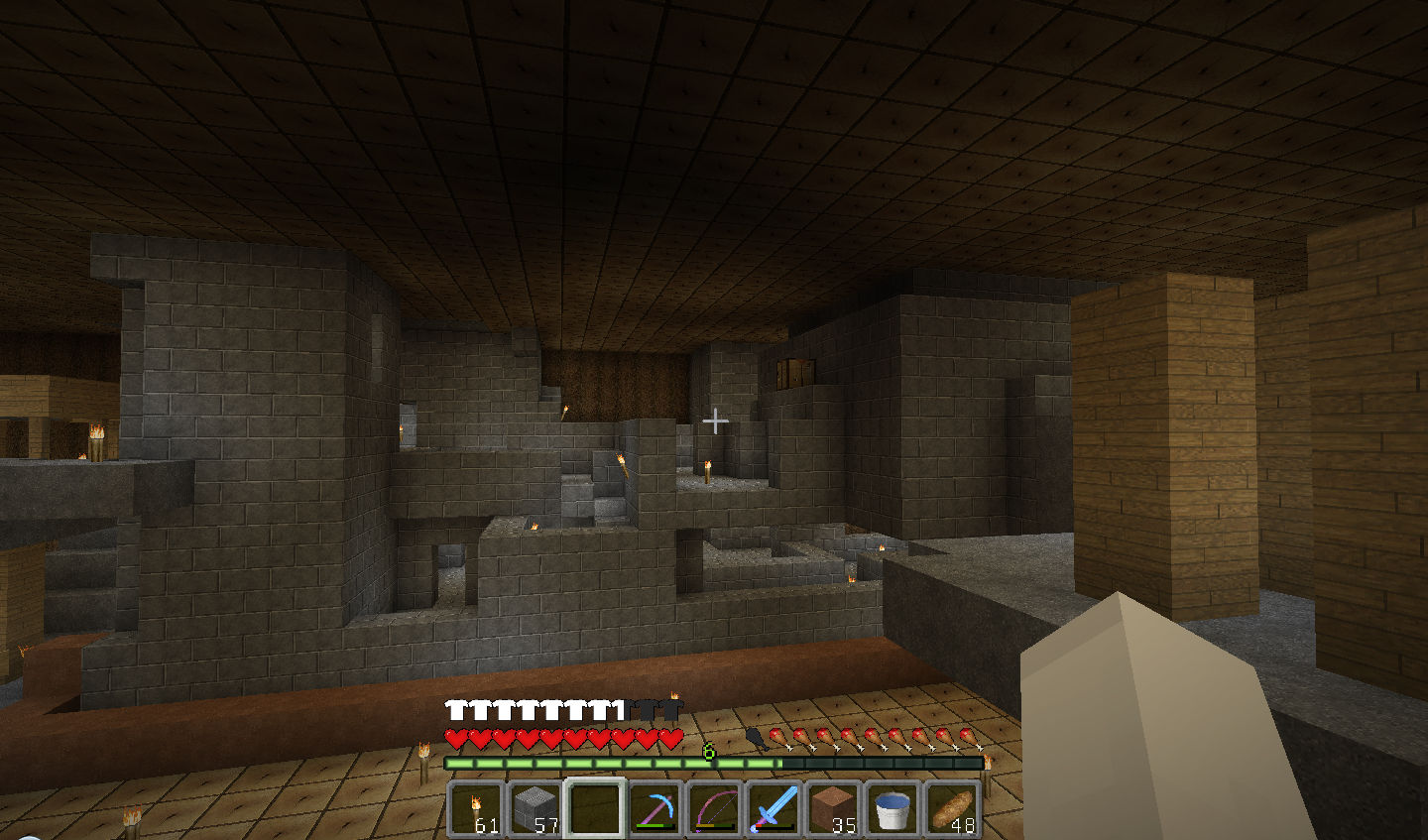This screenshot has height=840, width=1428.
Task: Pick the water bucket slot
Action: click(x=892, y=808)
